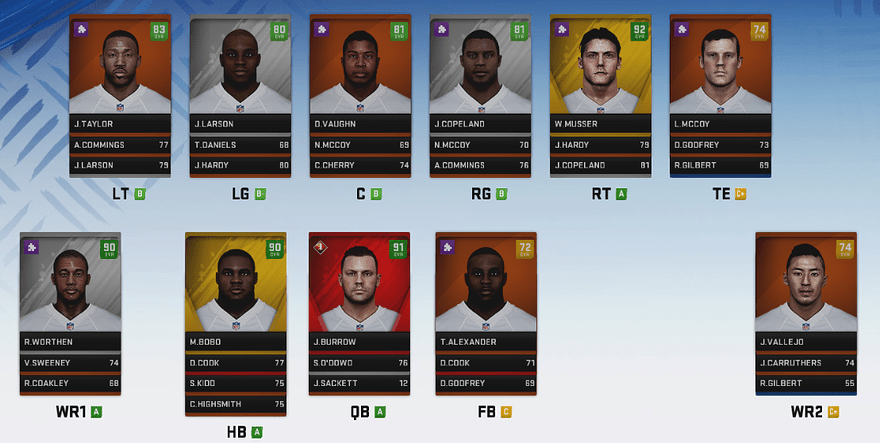Choose backup C. Highsmith at halfback
Viewport: 880px width, 443px height.
click(x=236, y=403)
